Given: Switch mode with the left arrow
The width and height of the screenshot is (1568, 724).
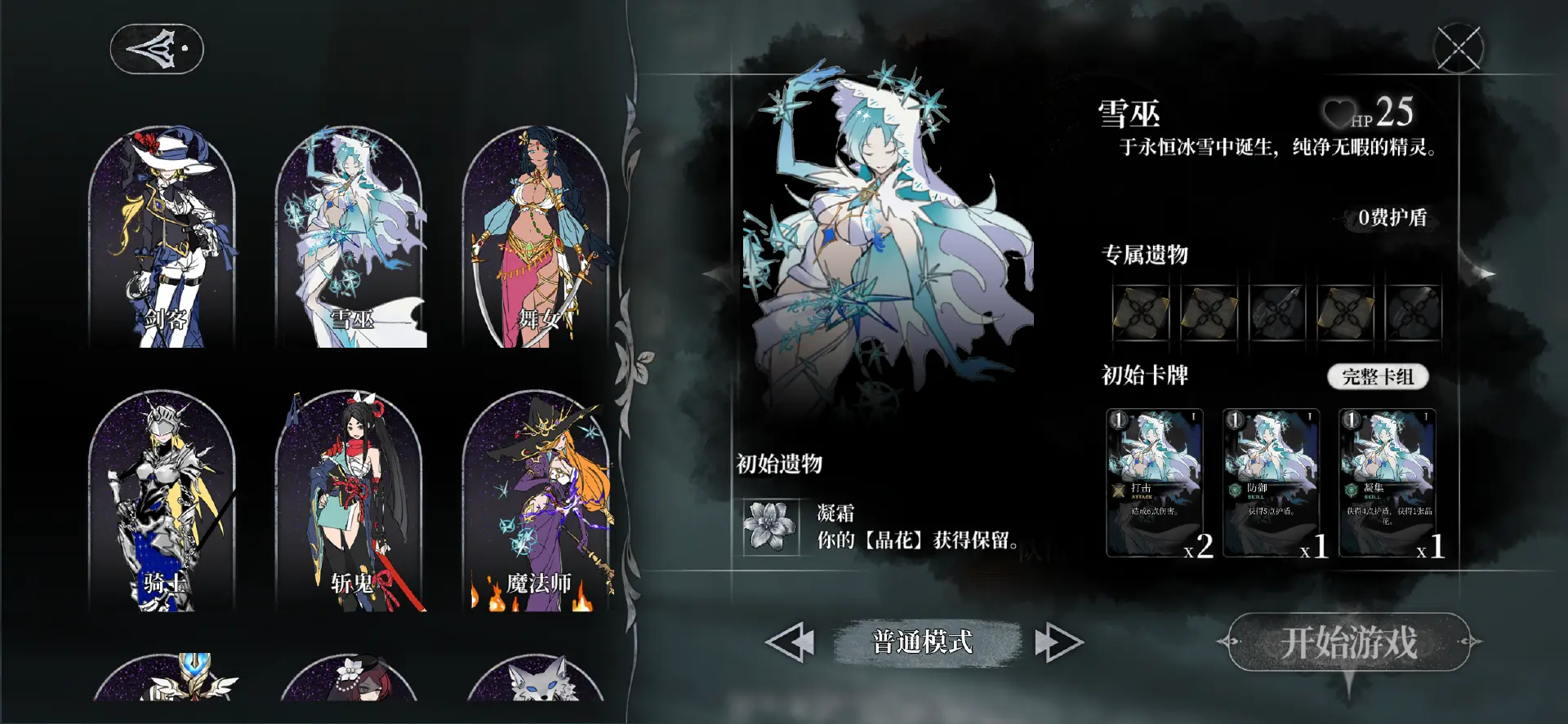Looking at the screenshot, I should [792, 642].
